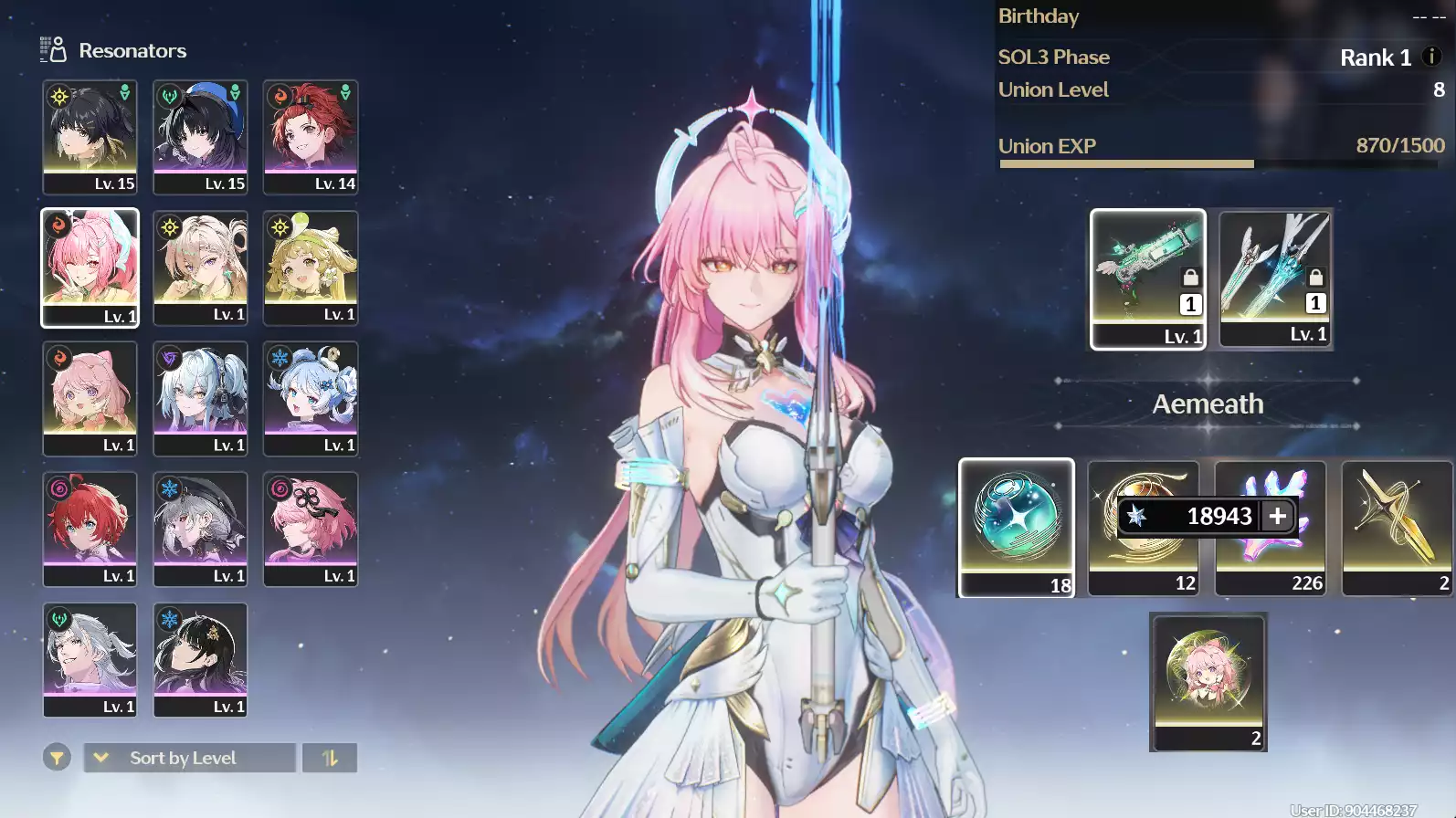The image size is (1456, 818).
Task: Click the sort order arrows icon
Action: (x=330, y=758)
